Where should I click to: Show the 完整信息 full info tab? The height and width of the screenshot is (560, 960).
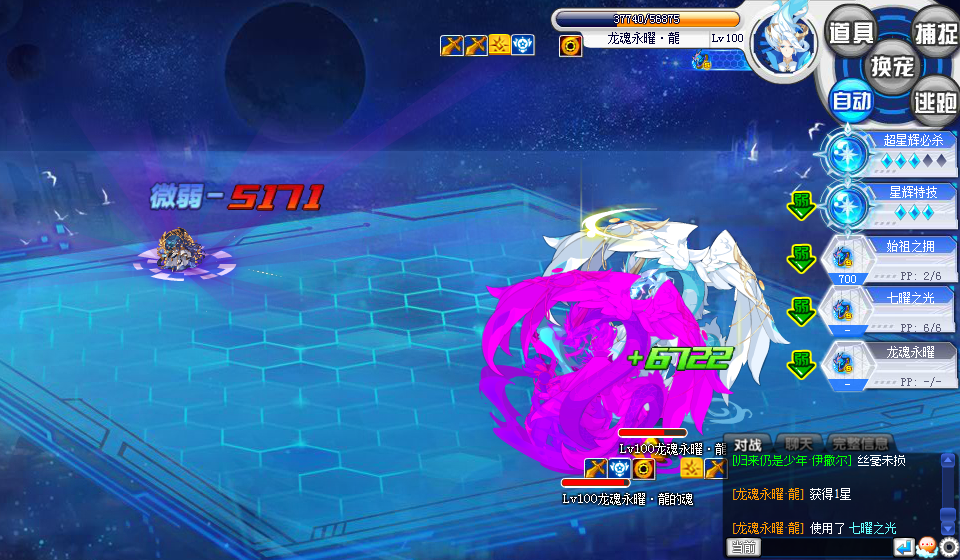click(861, 444)
